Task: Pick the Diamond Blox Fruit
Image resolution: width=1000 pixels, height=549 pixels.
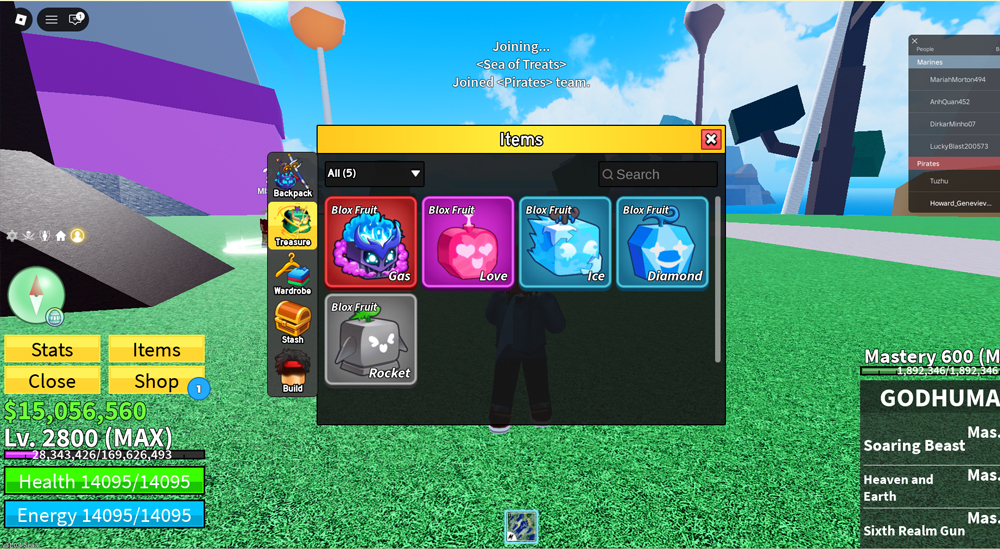Action: click(x=662, y=242)
